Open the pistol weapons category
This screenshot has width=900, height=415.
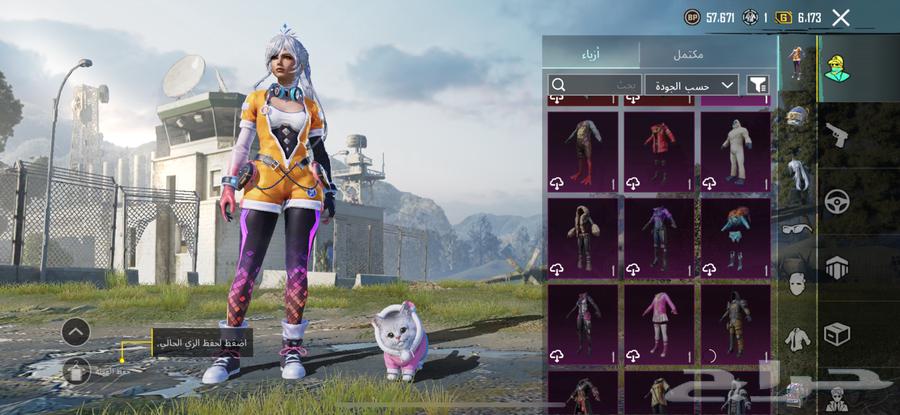pyautogui.click(x=836, y=134)
